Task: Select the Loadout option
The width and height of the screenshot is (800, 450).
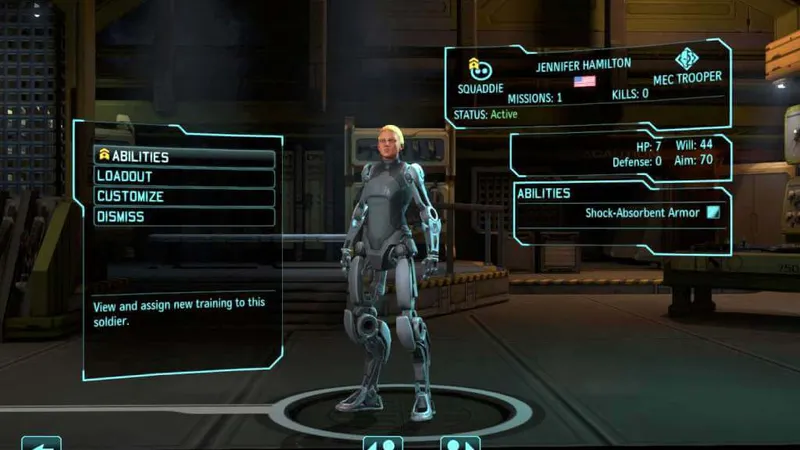Action: tap(184, 177)
